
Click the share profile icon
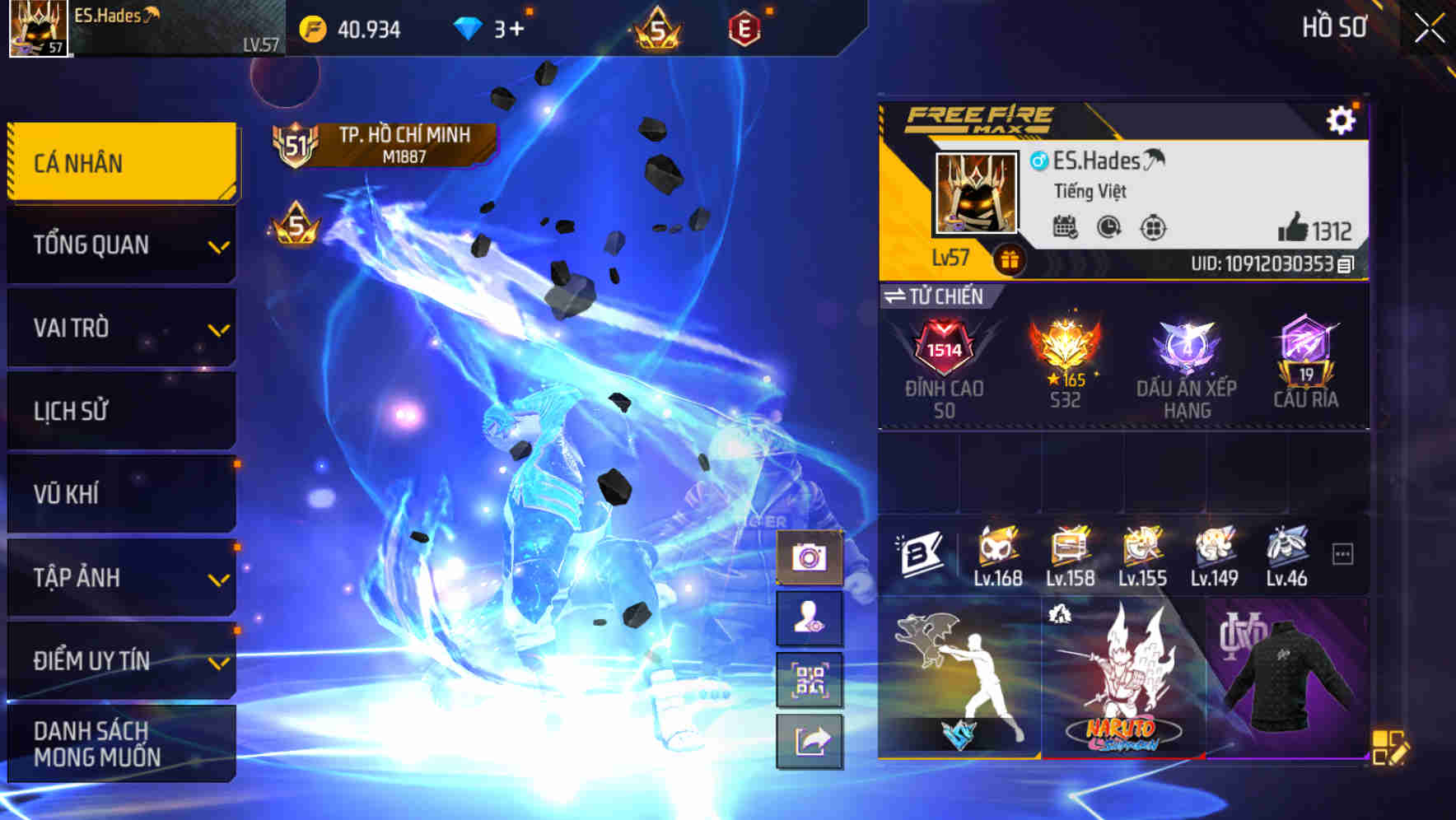[811, 742]
